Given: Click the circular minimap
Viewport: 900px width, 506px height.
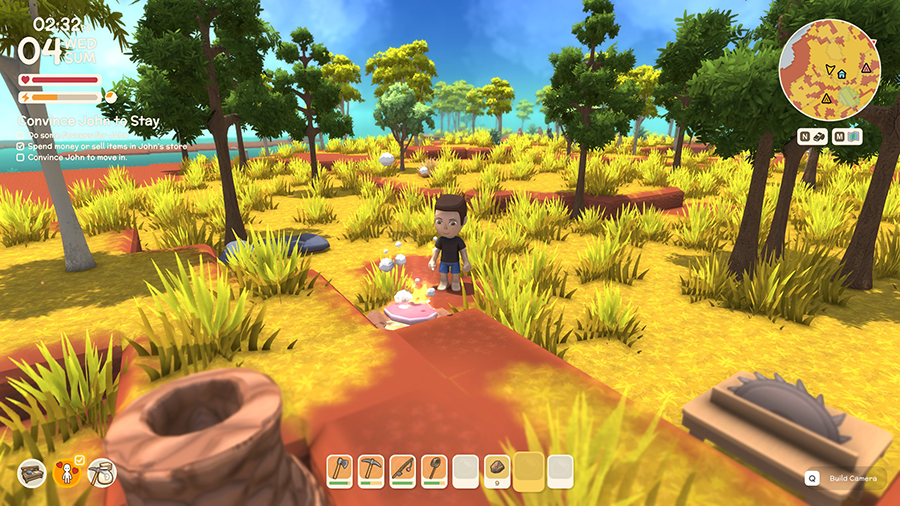Looking at the screenshot, I should pyautogui.click(x=829, y=69).
